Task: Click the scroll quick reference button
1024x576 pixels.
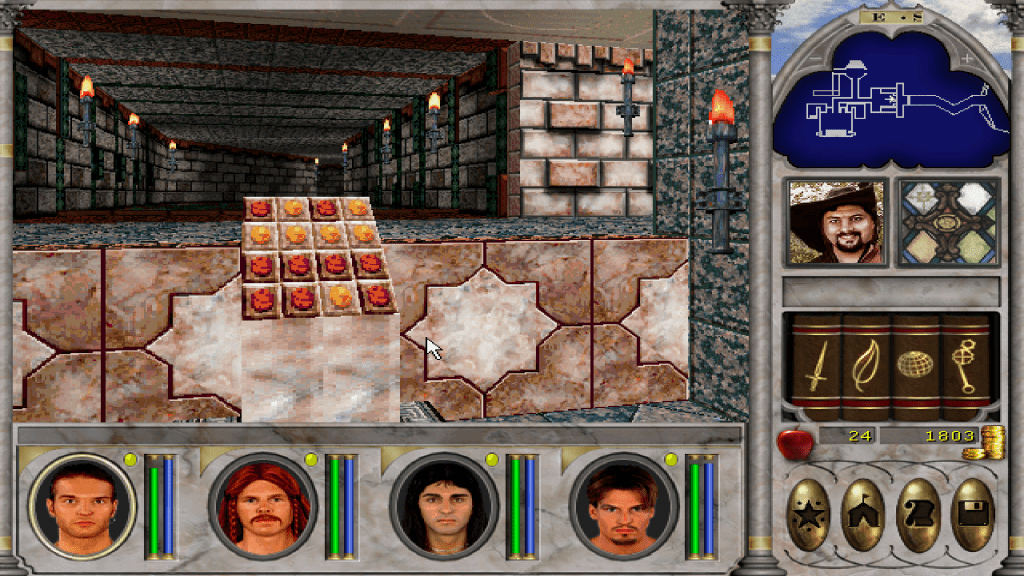Action: pos(918,515)
